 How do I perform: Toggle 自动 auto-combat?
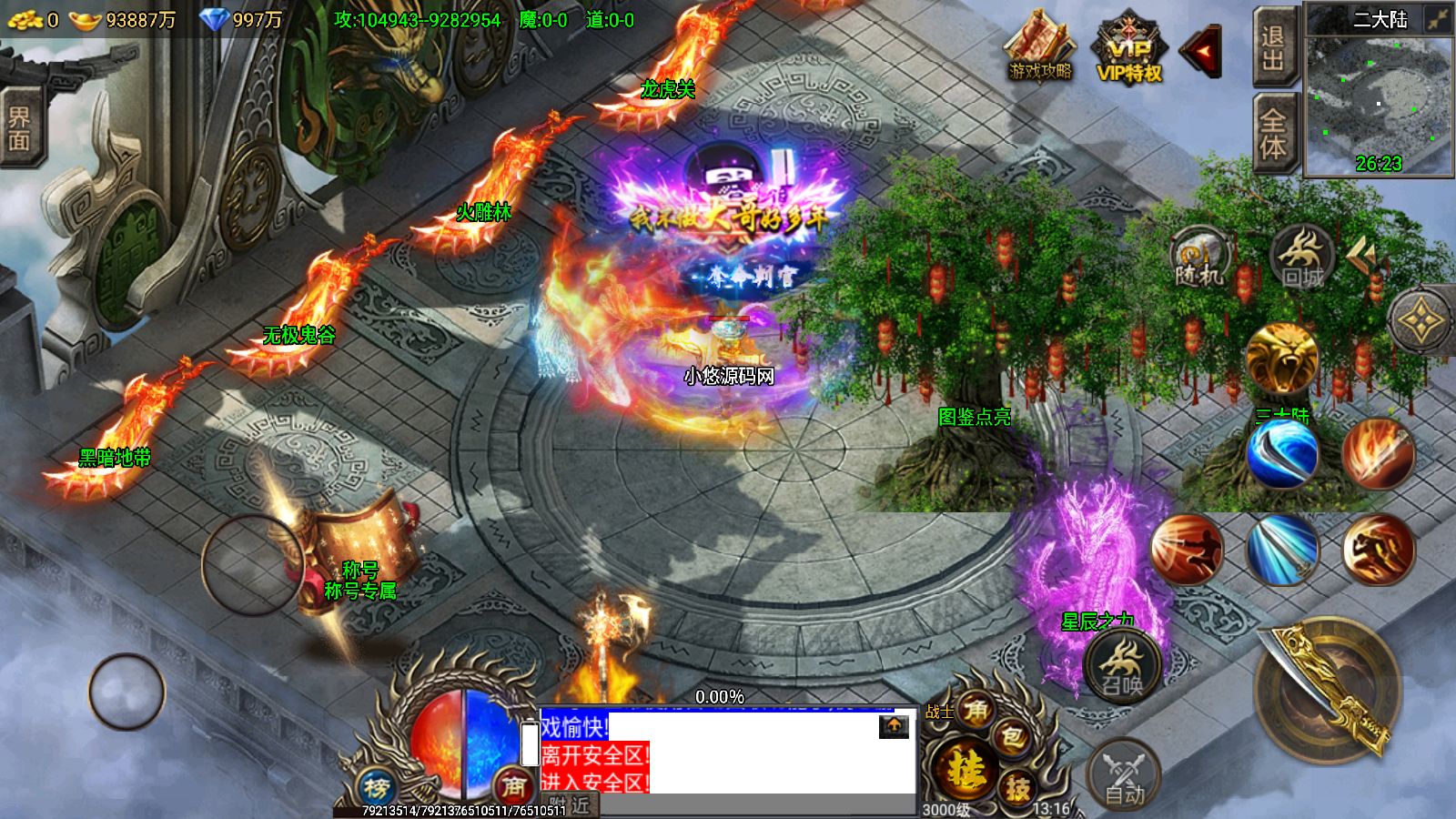[1124, 775]
